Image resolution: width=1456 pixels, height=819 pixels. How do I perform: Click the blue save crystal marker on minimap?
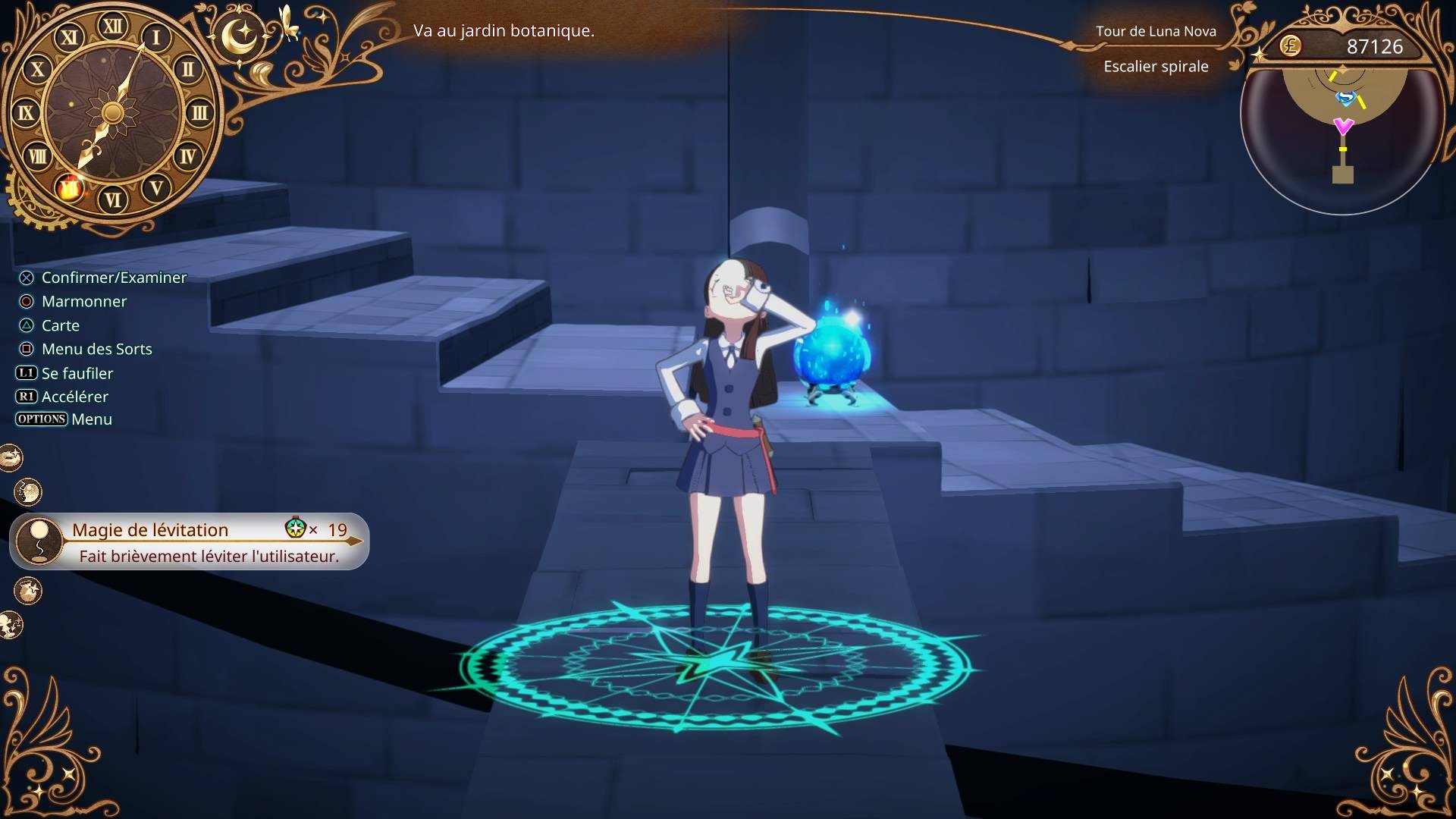(1345, 98)
